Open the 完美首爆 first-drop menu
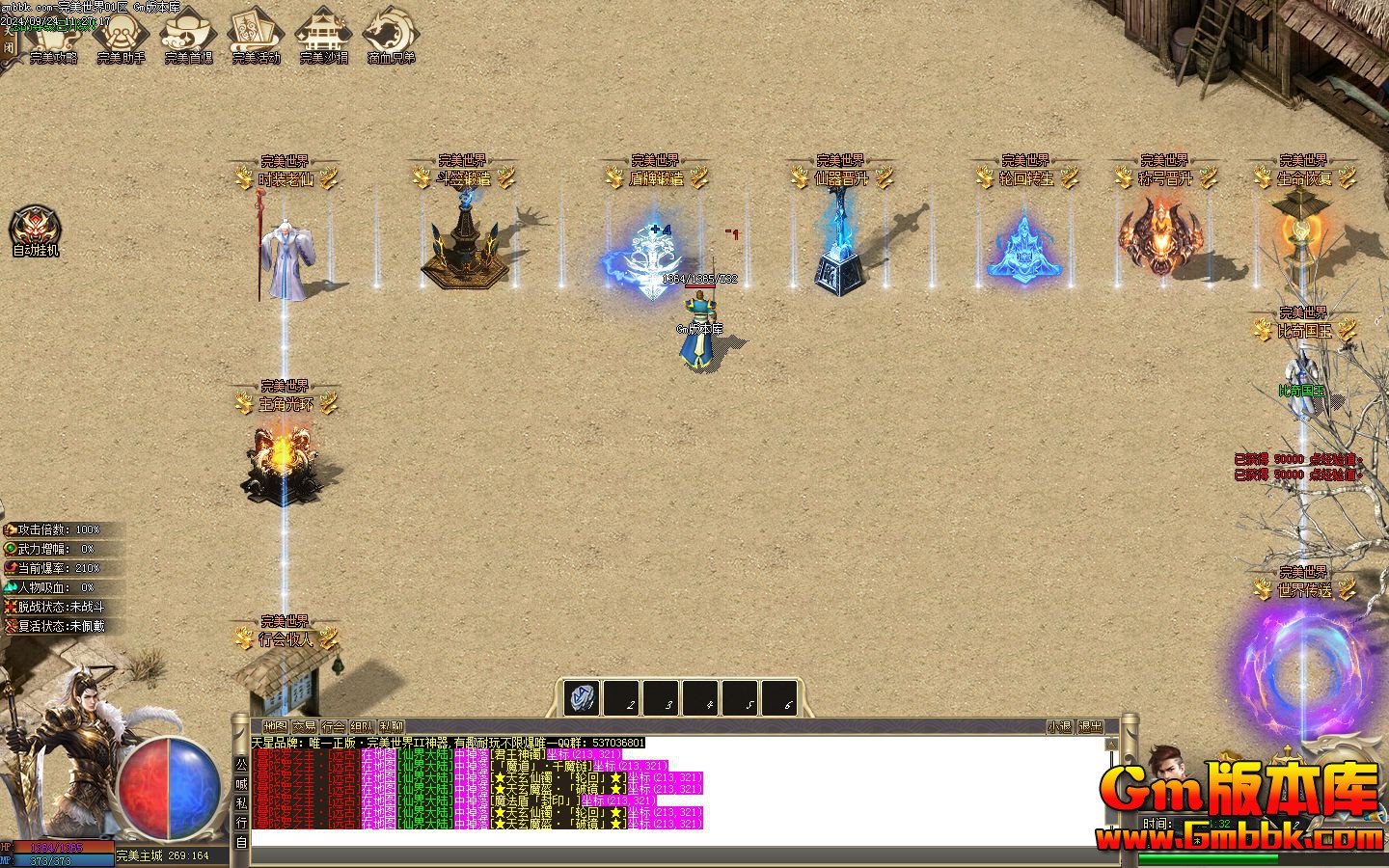The width and height of the screenshot is (1389, 868). (x=188, y=35)
